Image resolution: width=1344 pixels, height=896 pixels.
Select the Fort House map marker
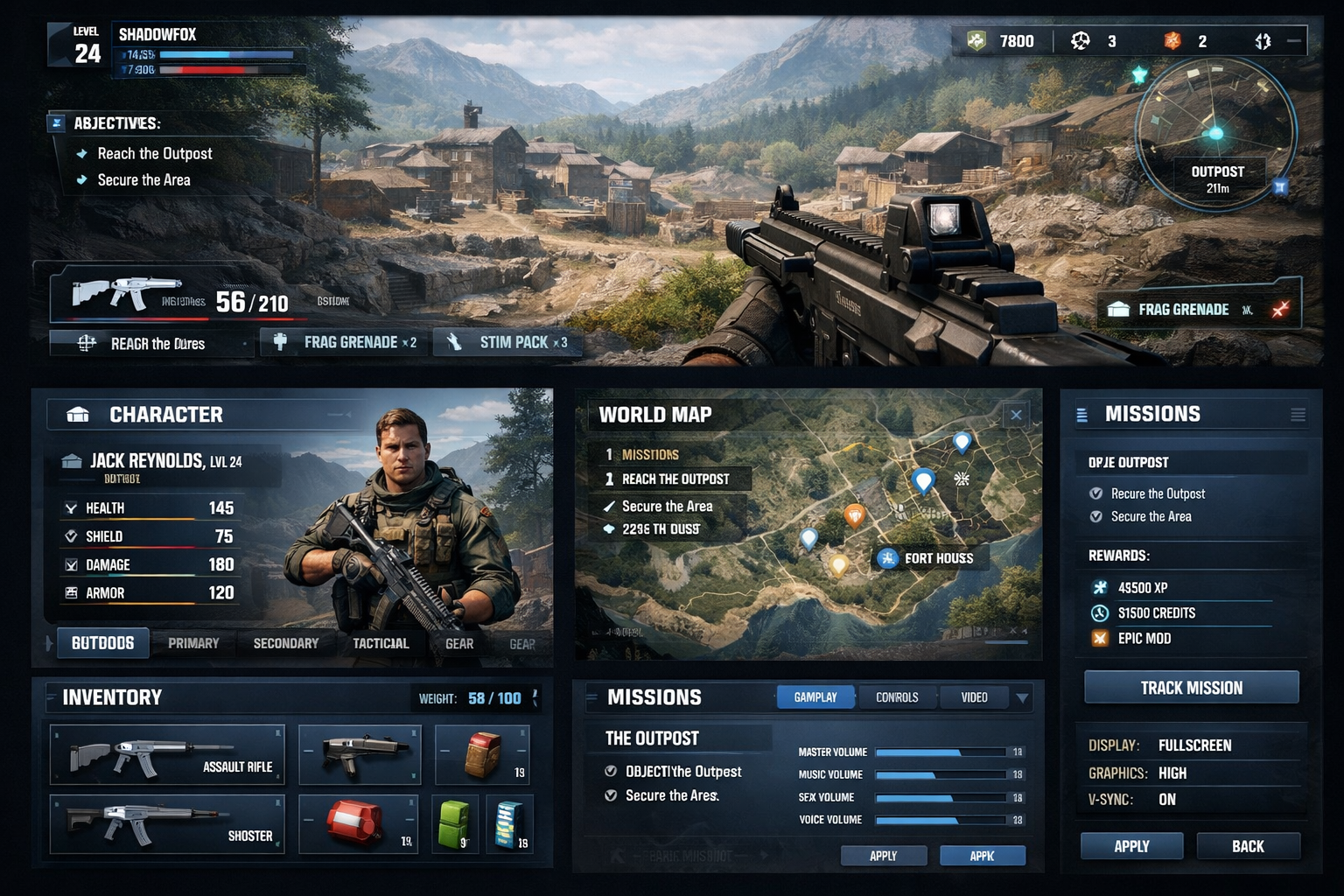pyautogui.click(x=927, y=558)
